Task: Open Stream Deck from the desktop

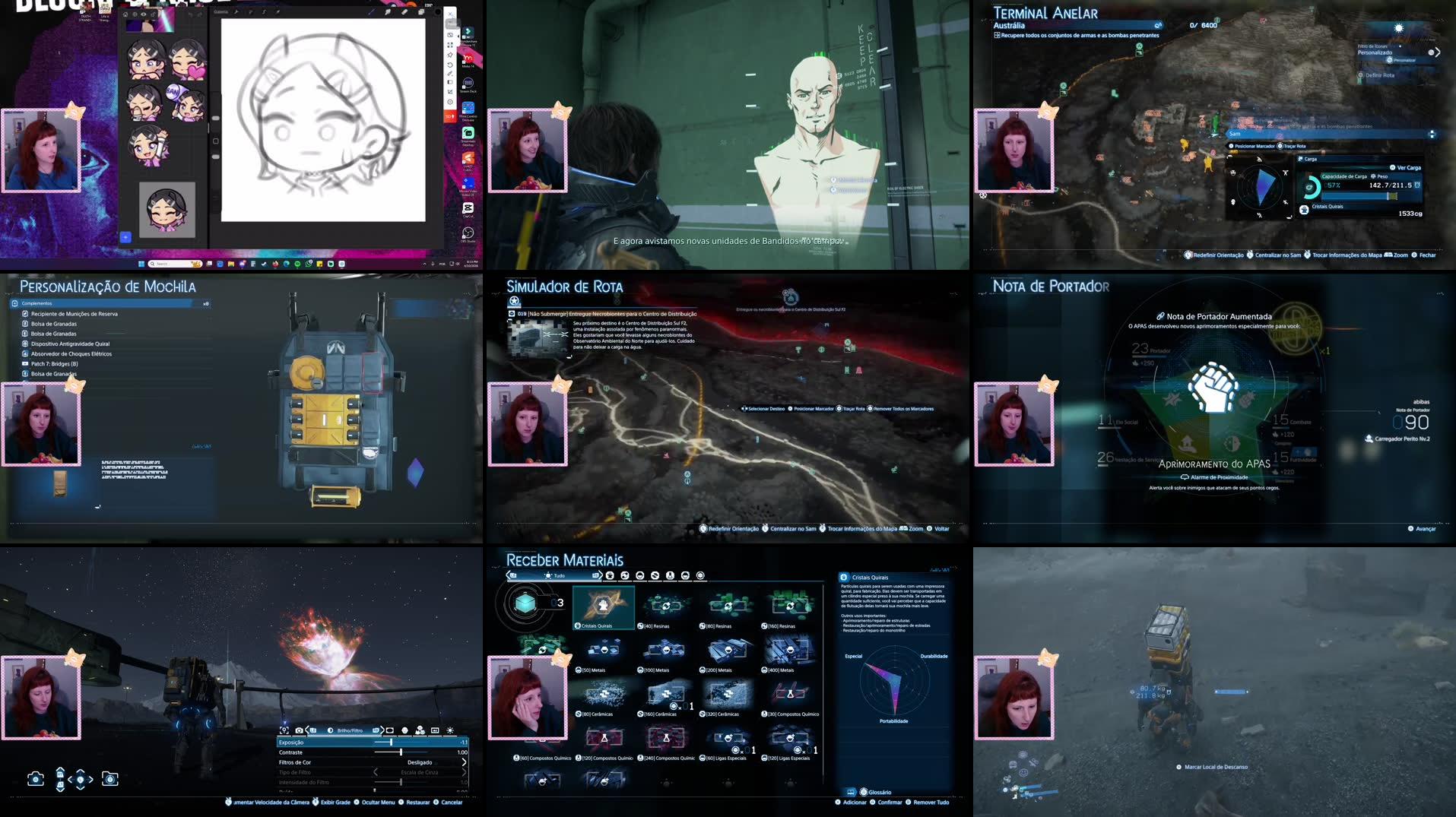Action: coord(468,84)
